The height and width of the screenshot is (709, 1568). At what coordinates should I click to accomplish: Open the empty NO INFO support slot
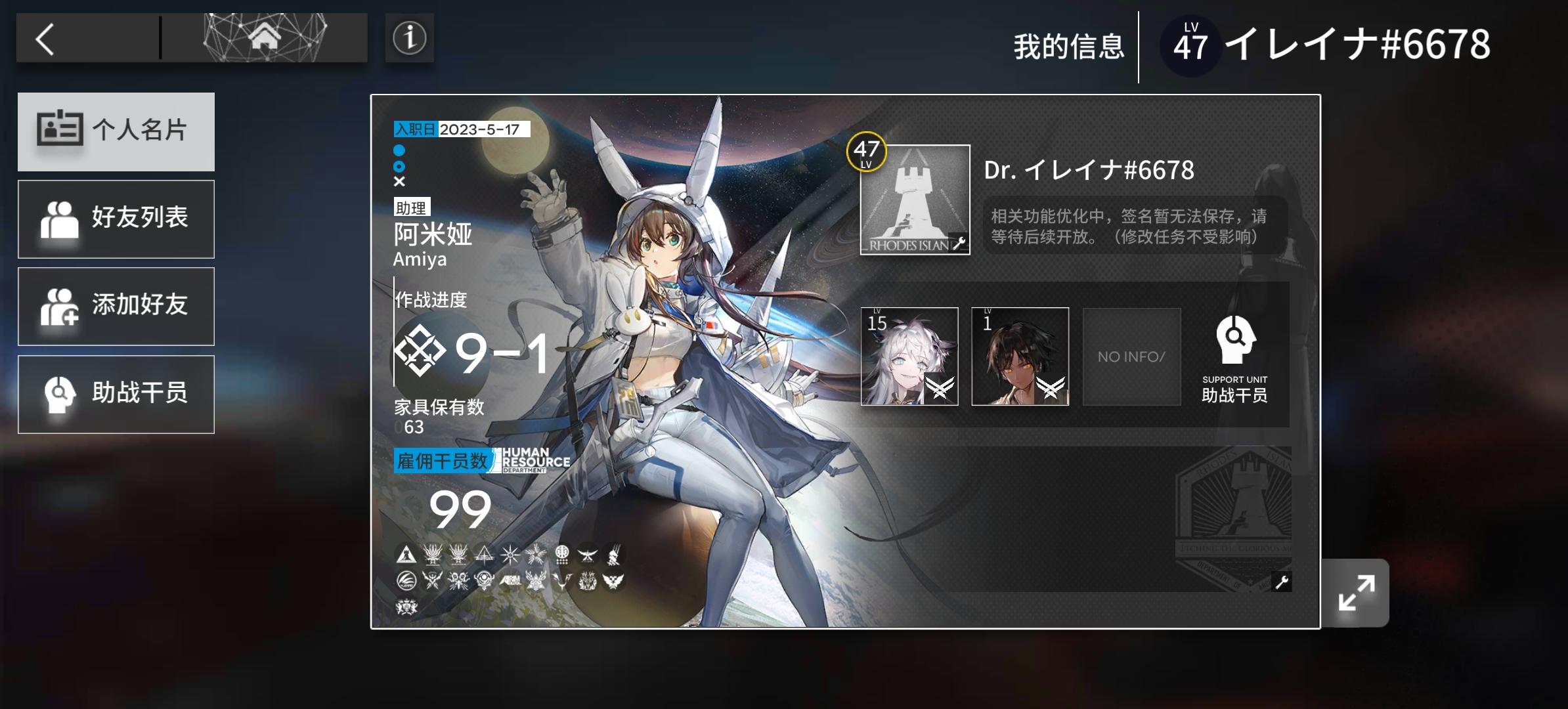pyautogui.click(x=1131, y=356)
